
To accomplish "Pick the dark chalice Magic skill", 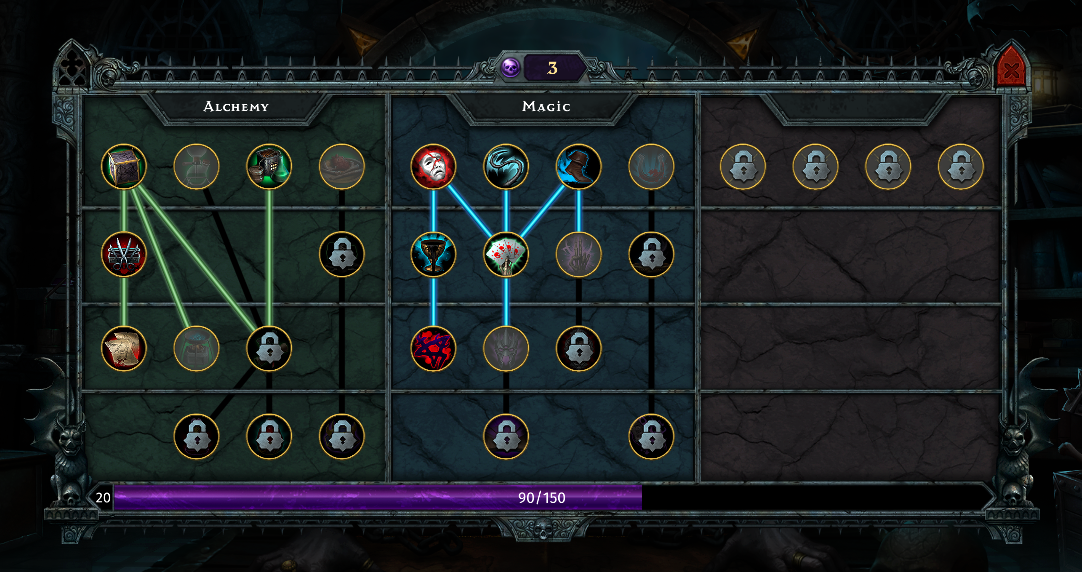I will tap(433, 255).
